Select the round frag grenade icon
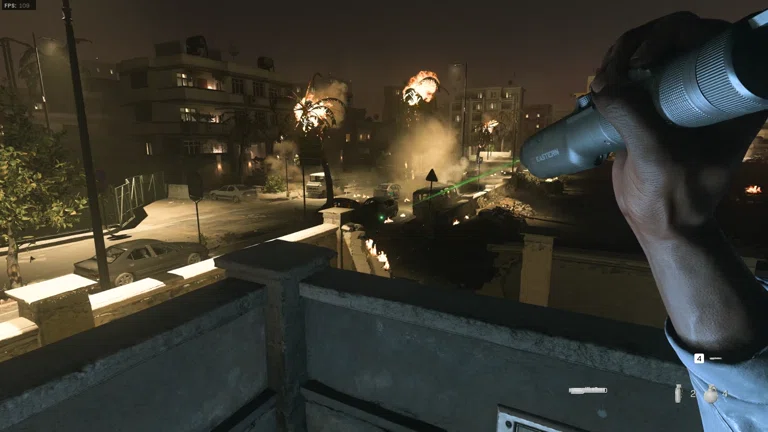 point(710,394)
